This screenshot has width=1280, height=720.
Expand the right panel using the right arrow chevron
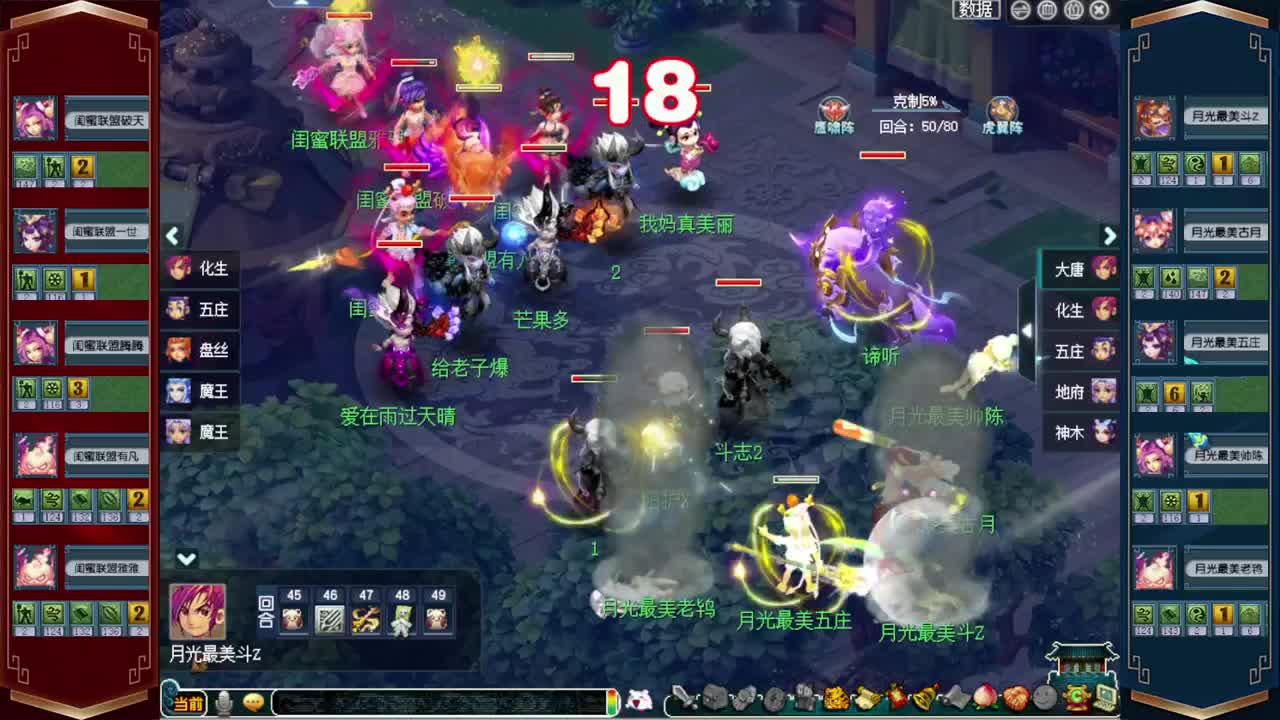point(1110,236)
